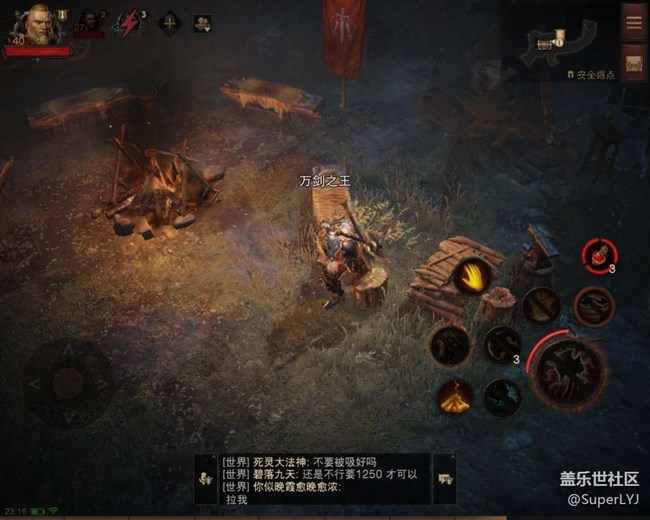The width and height of the screenshot is (650, 520).
Task: Open the scroll icon below the menu button
Action: pyautogui.click(x=633, y=64)
